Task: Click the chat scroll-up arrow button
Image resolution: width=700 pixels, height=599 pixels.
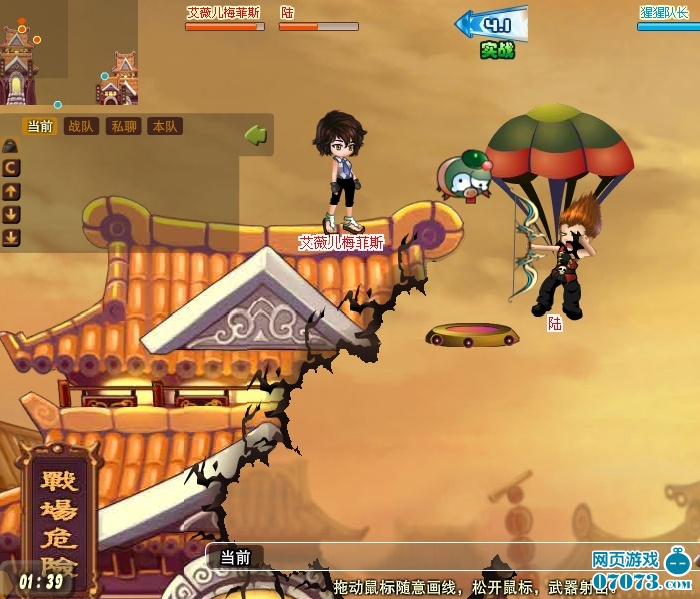Action: click(11, 191)
